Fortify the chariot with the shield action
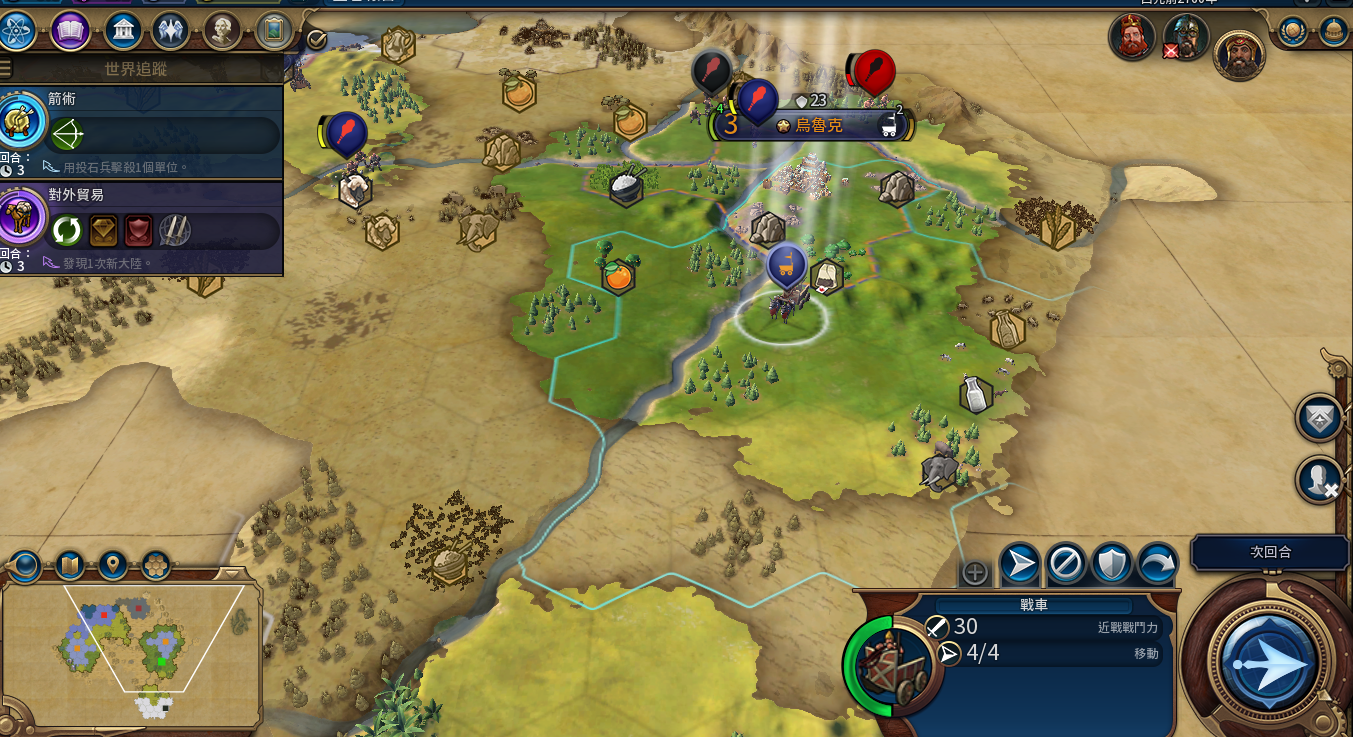Image resolution: width=1353 pixels, height=737 pixels. tap(1112, 565)
